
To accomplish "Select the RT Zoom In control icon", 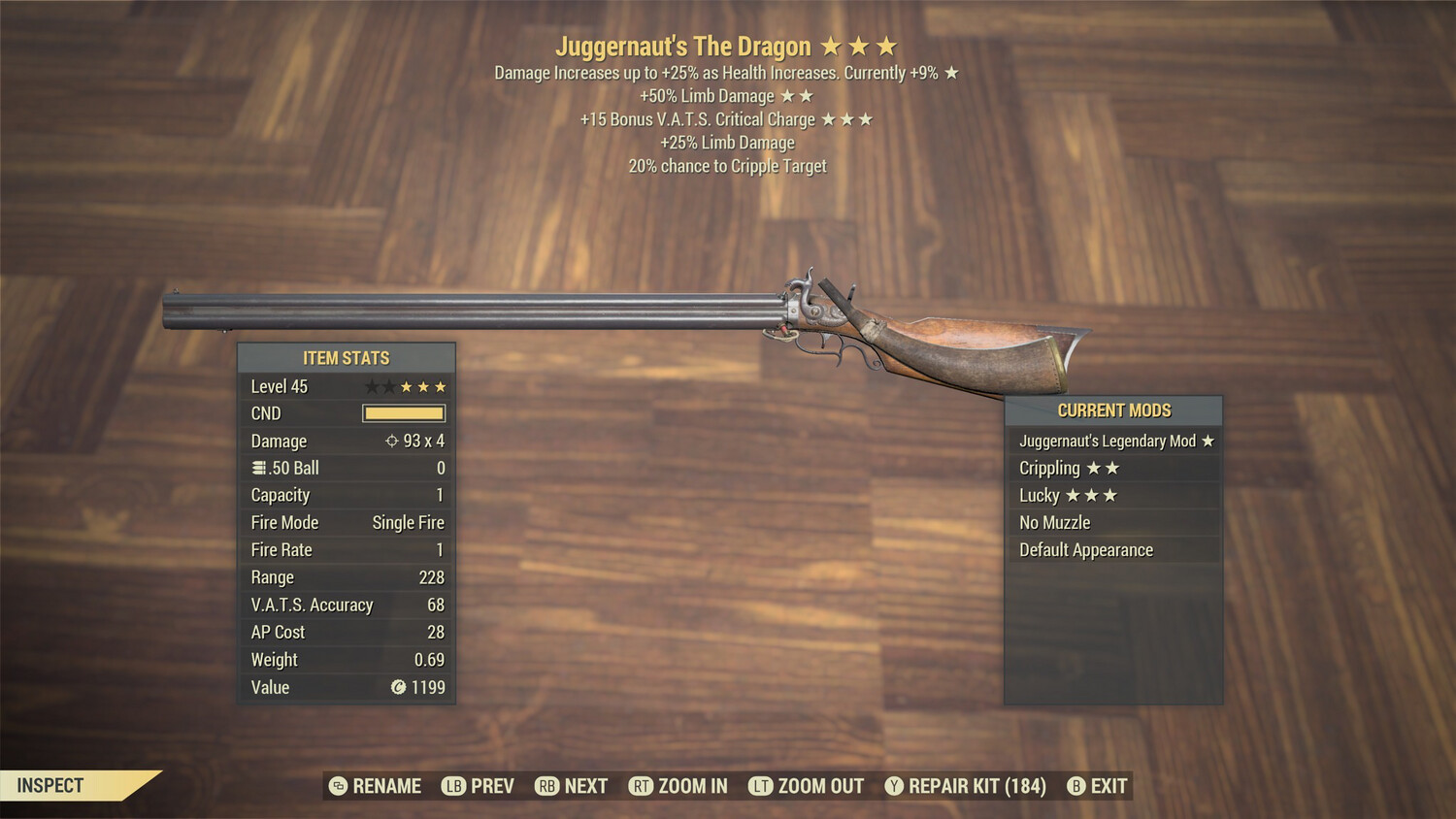I will [642, 786].
